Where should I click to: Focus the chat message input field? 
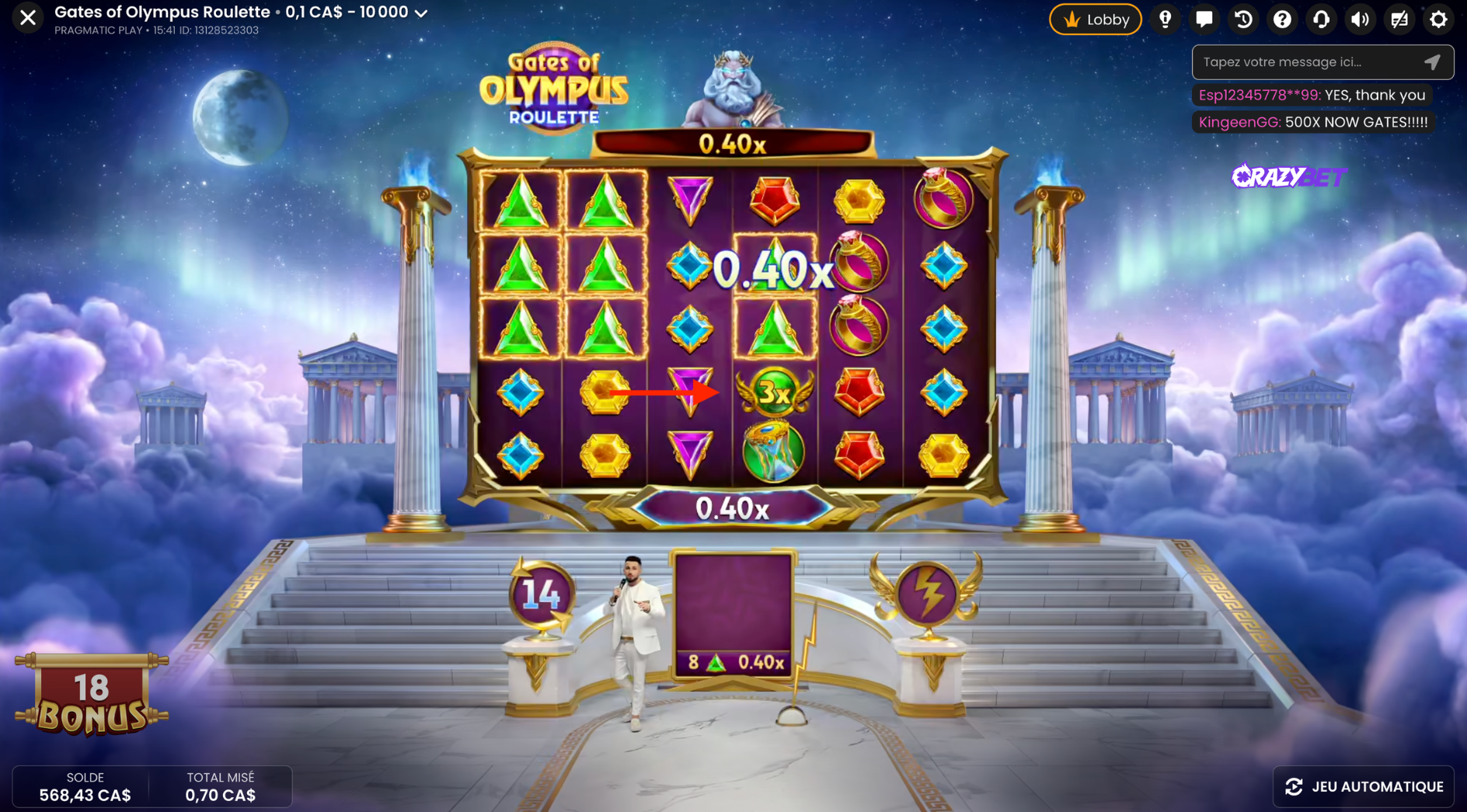coord(1307,62)
